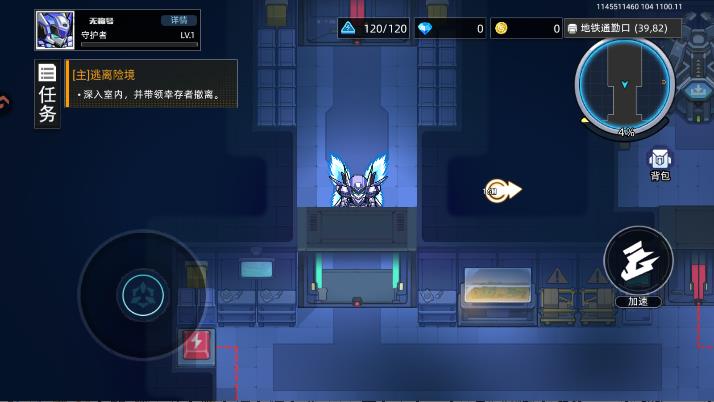
Task: Click the 地铁通勤口 location label
Action: click(x=622, y=28)
